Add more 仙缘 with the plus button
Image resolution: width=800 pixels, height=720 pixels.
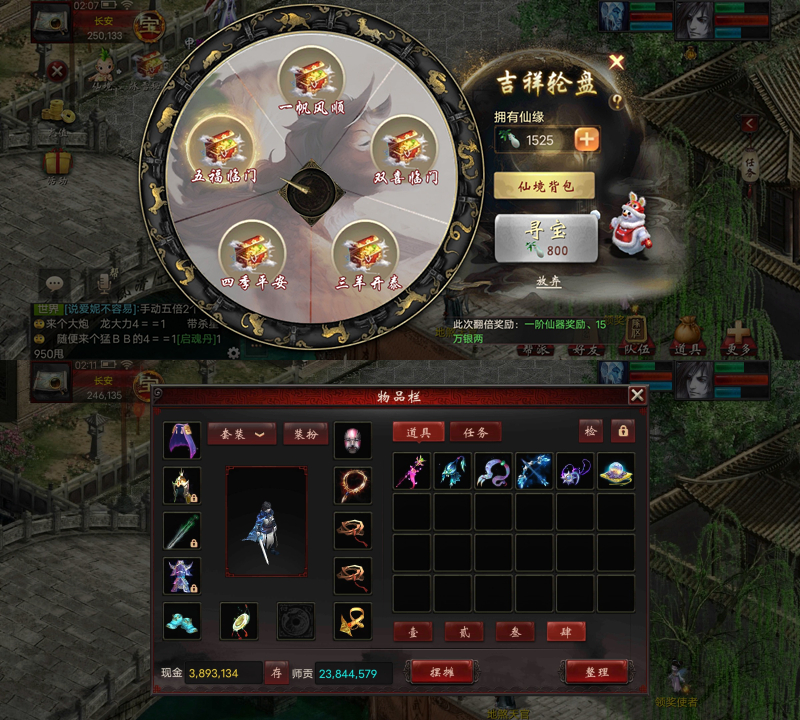pyautogui.click(x=587, y=139)
